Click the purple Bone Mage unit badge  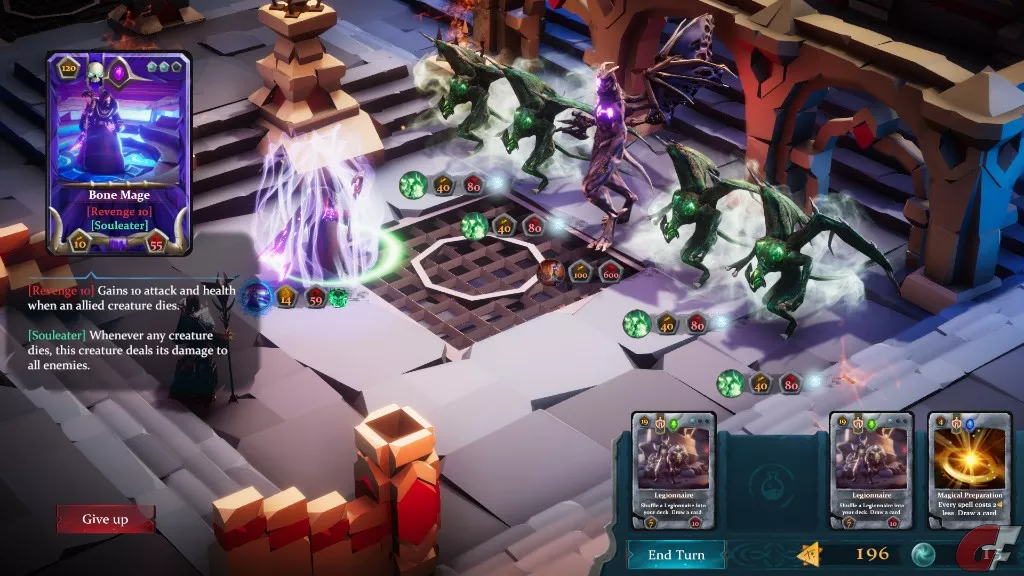256,297
